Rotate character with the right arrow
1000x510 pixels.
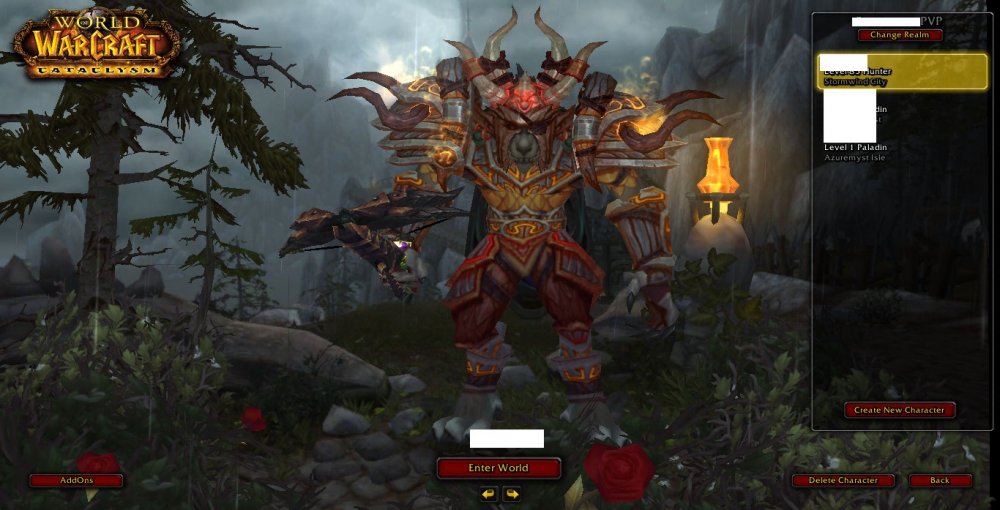(x=512, y=494)
